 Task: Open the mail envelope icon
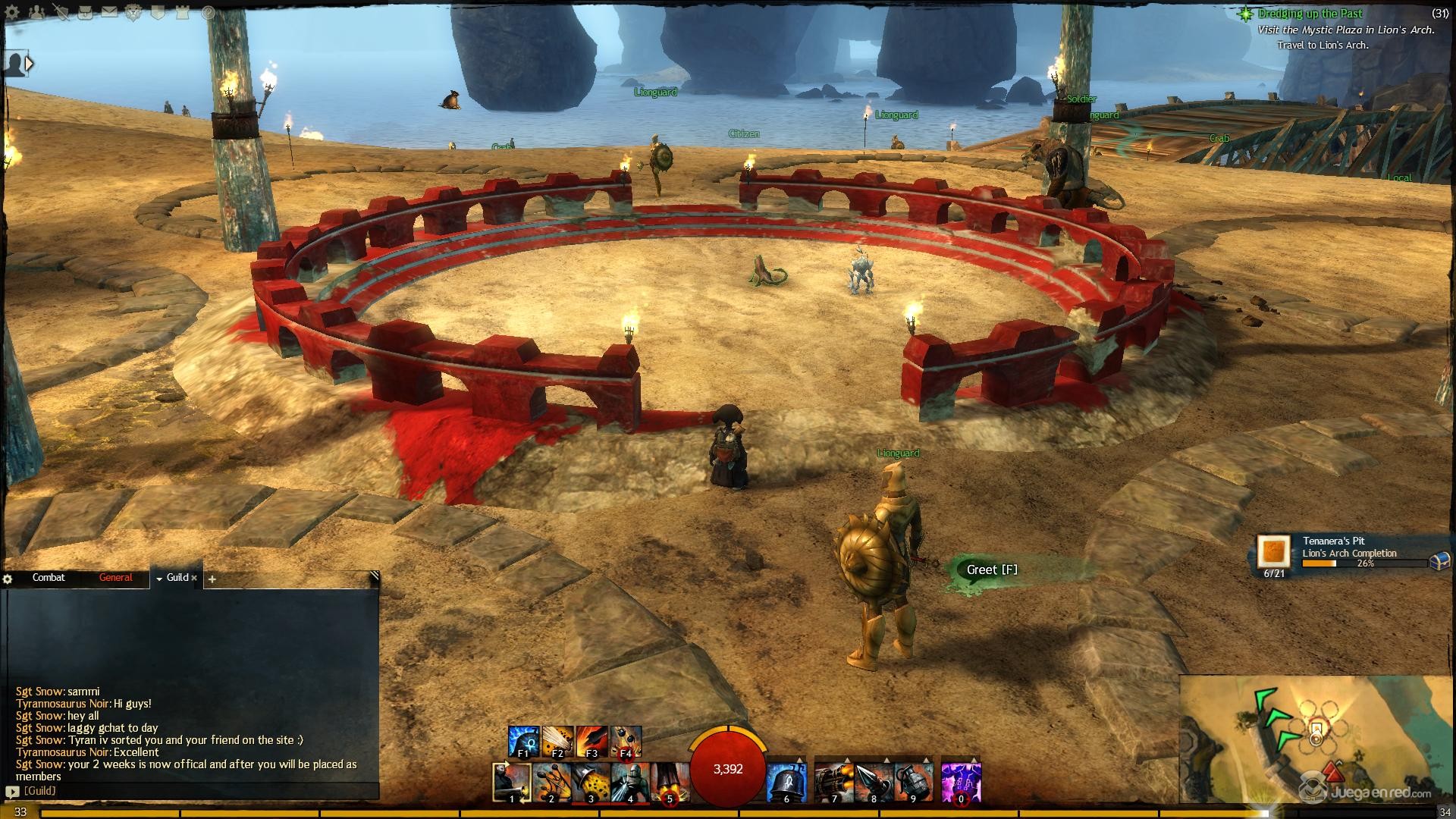coord(110,12)
